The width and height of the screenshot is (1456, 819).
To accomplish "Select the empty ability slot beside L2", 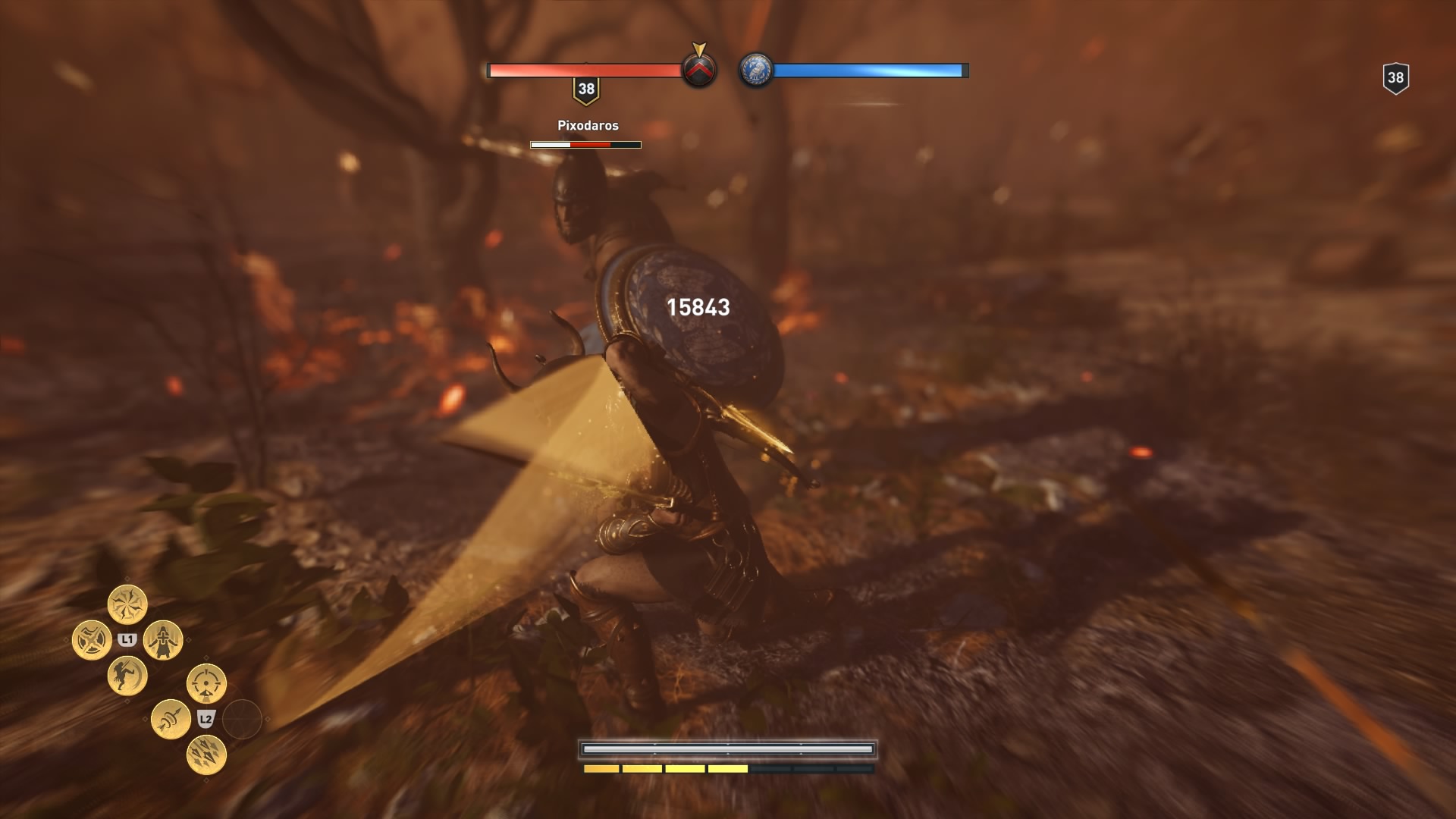I will [x=243, y=718].
